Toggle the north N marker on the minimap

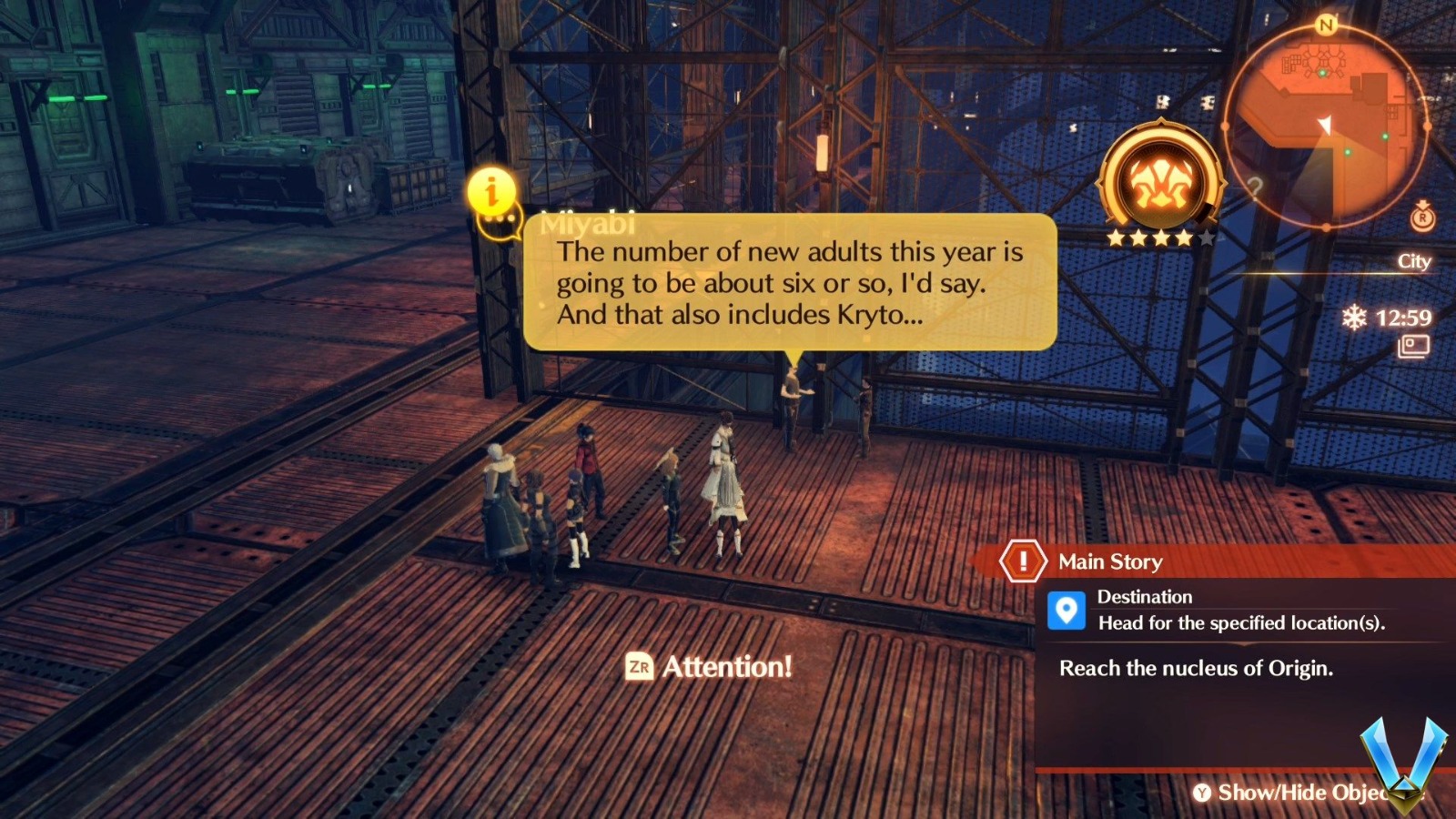click(1327, 25)
